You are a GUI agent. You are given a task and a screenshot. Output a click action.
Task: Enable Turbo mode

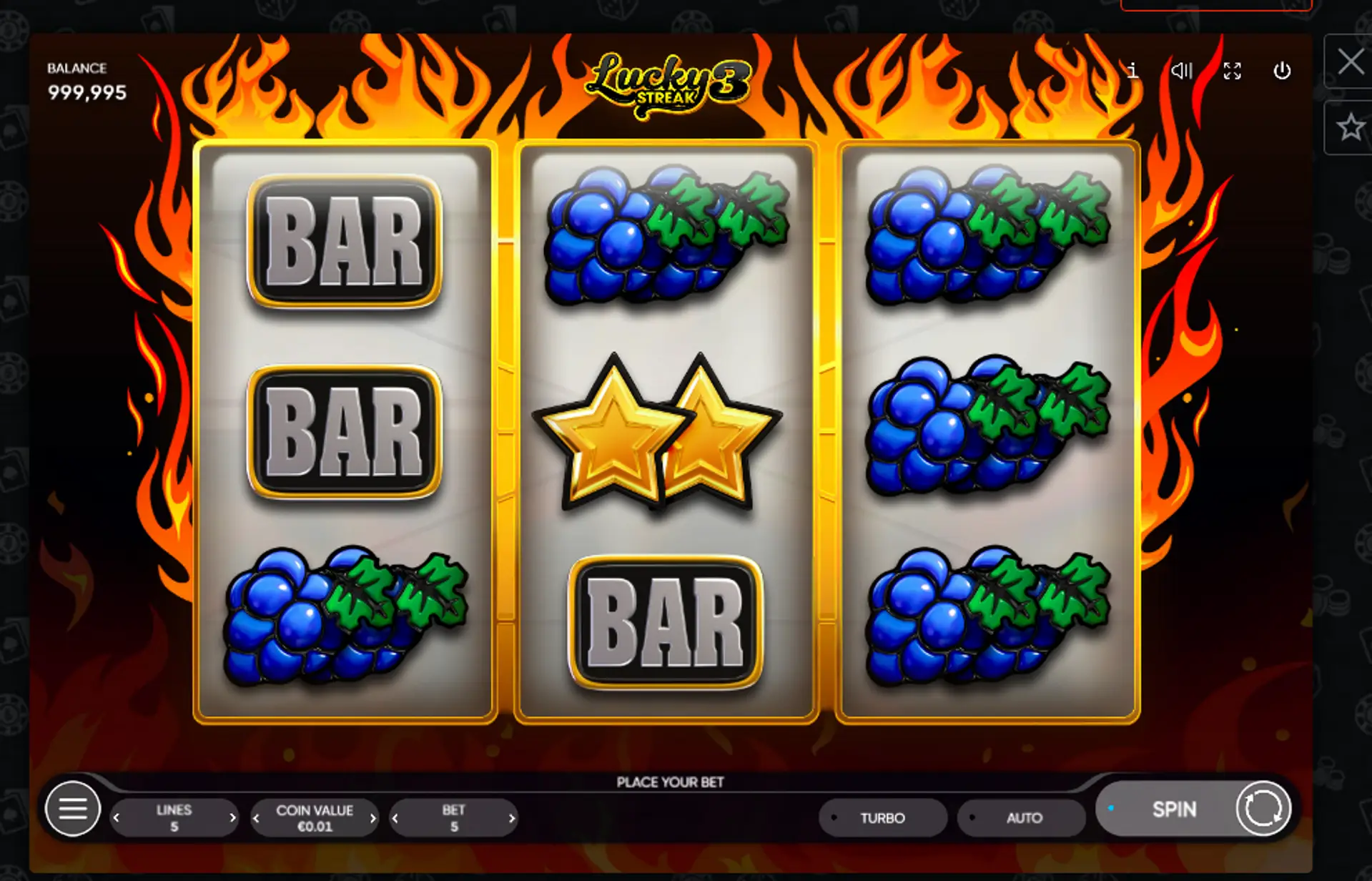coord(883,817)
